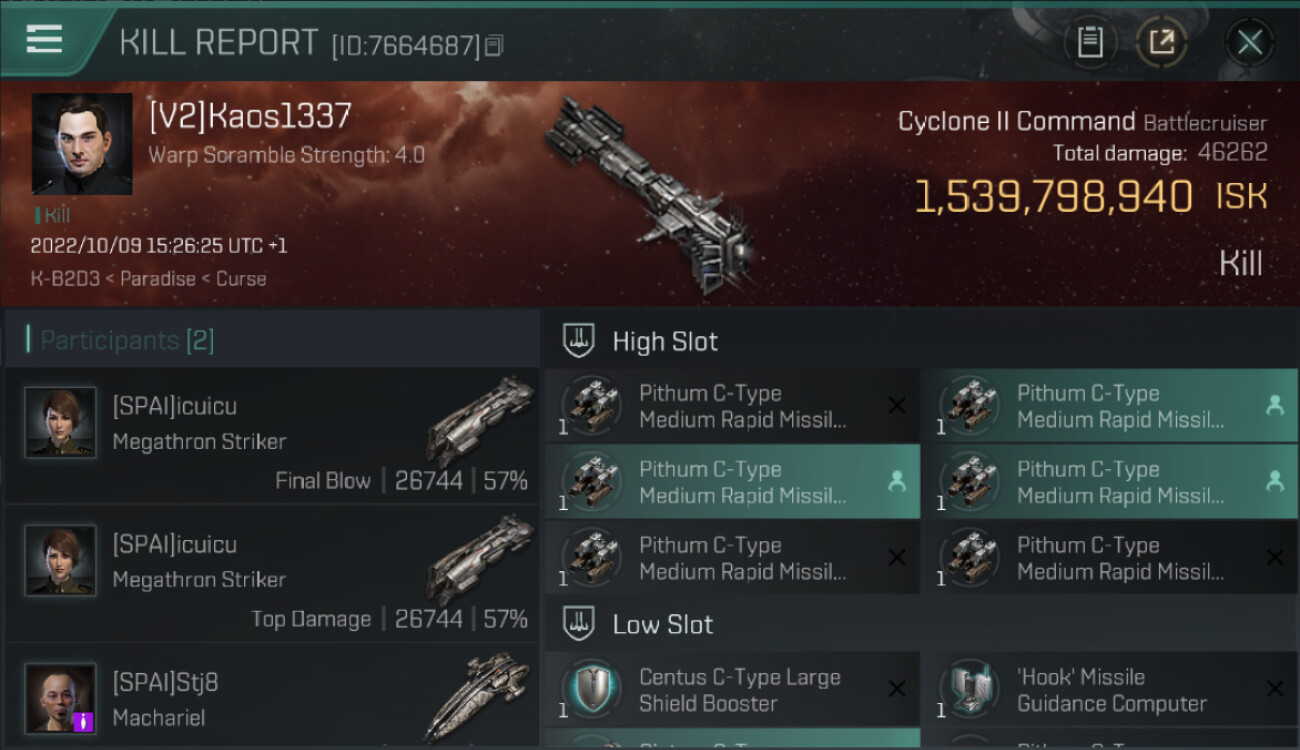Open the clipboard report icon
1300x750 pixels.
click(x=1090, y=42)
